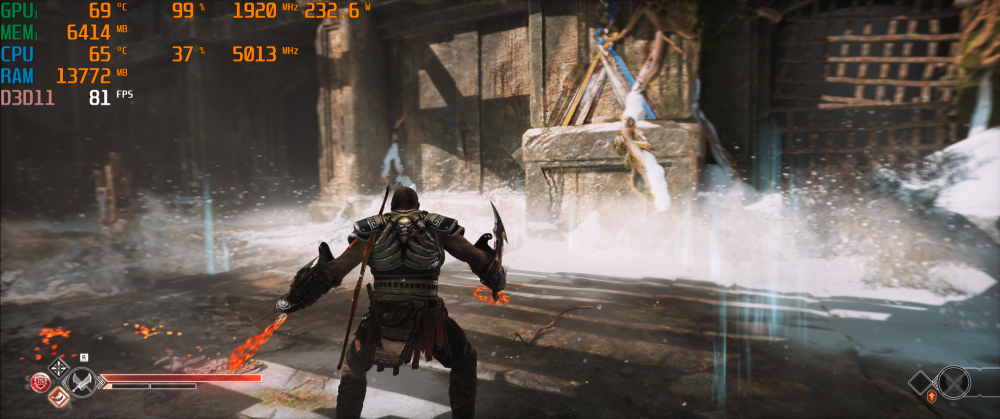Select the Blades of Chaos weapon icon
The image size is (1000, 419).
click(81, 382)
